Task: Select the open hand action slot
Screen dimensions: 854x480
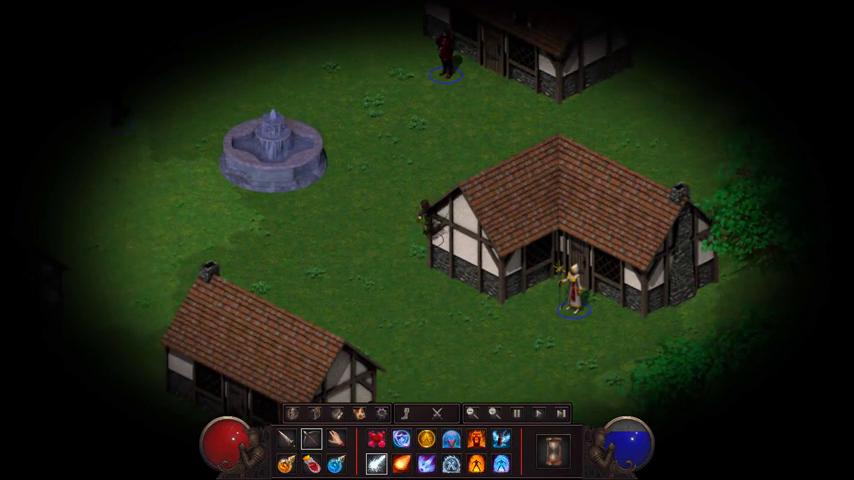Action: pyautogui.click(x=336, y=439)
